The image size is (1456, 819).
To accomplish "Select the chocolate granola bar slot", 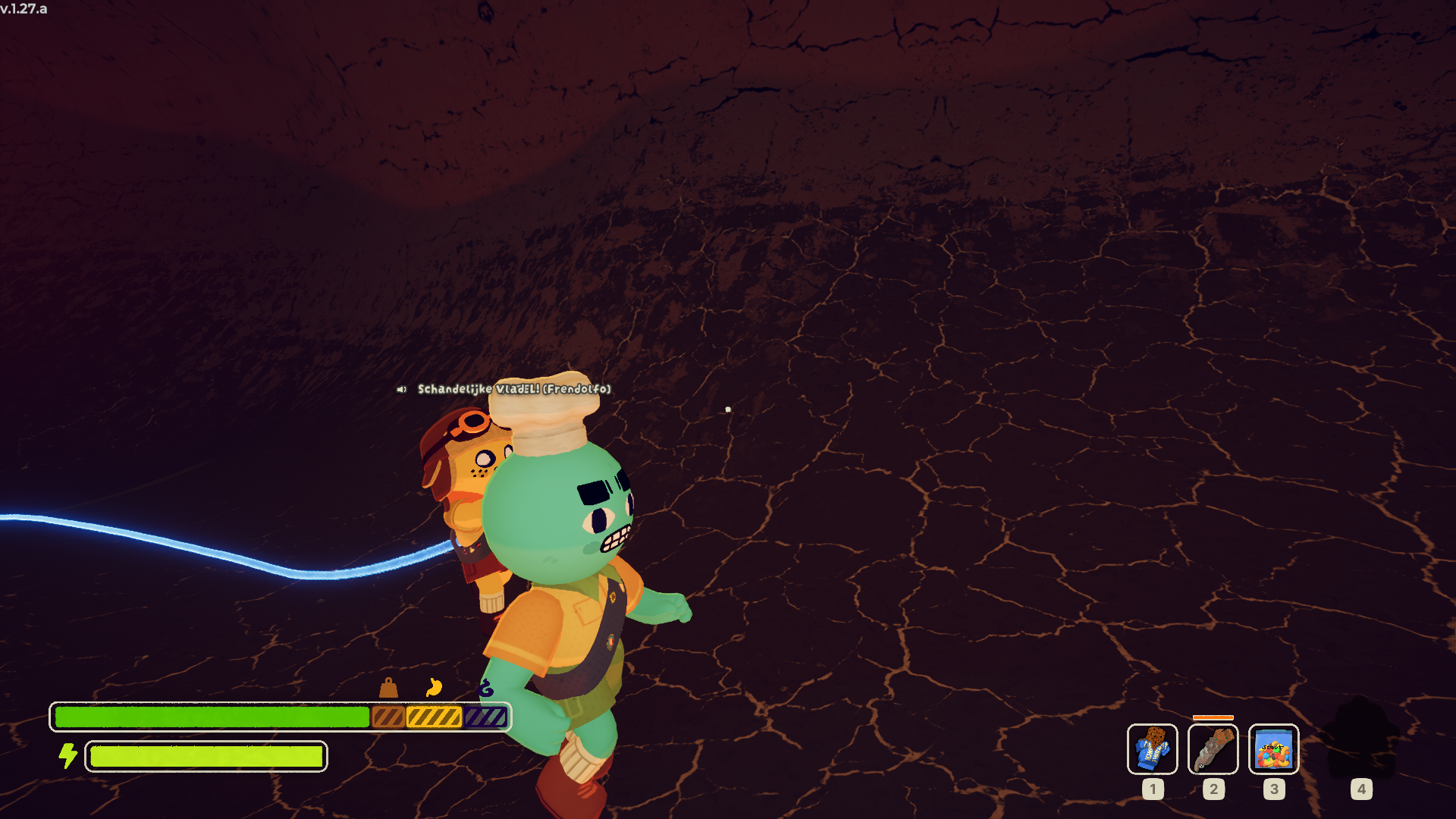I will (1152, 748).
